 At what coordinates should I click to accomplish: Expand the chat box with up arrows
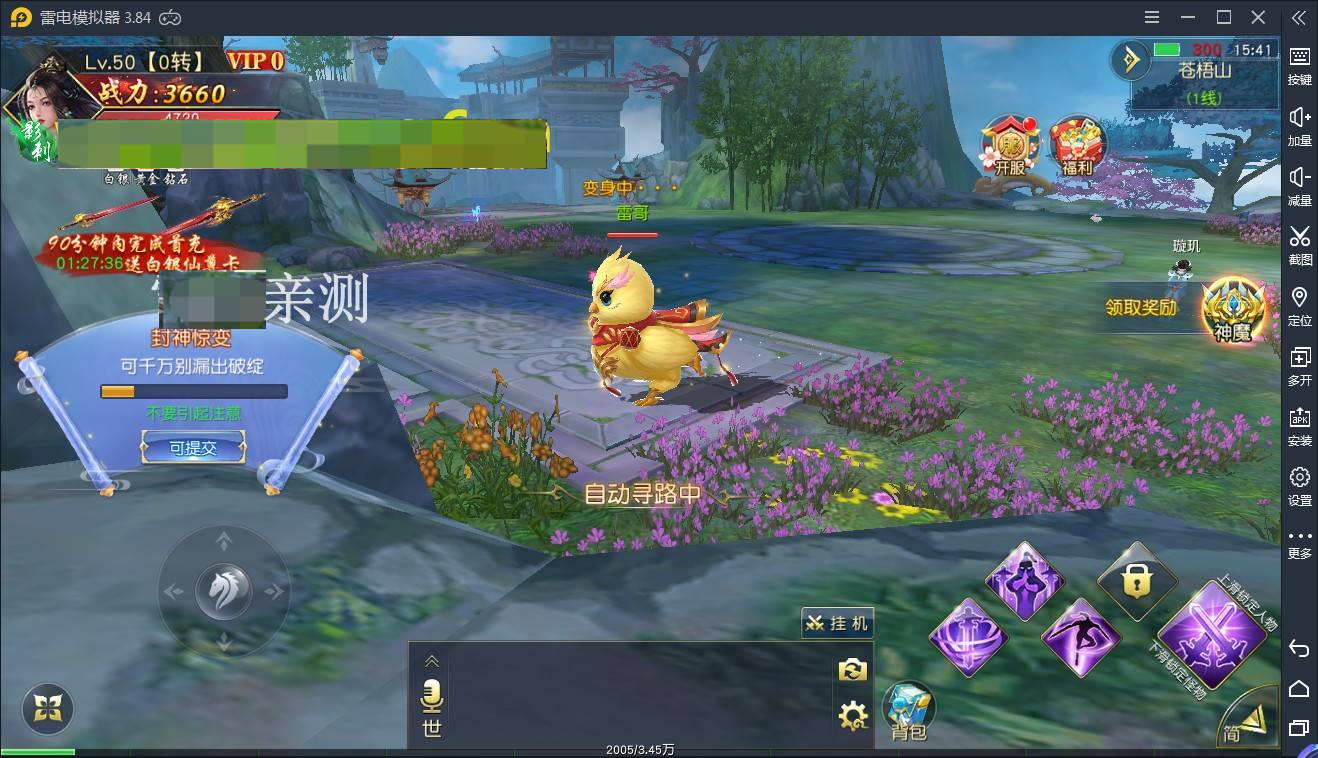coord(432,661)
